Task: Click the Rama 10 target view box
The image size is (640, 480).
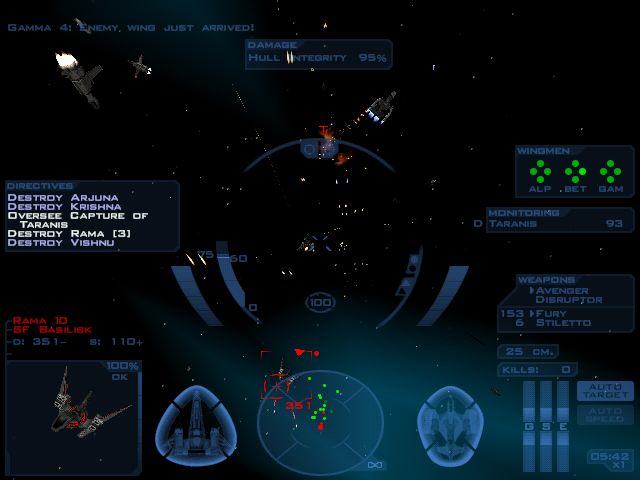Action: pyautogui.click(x=72, y=416)
